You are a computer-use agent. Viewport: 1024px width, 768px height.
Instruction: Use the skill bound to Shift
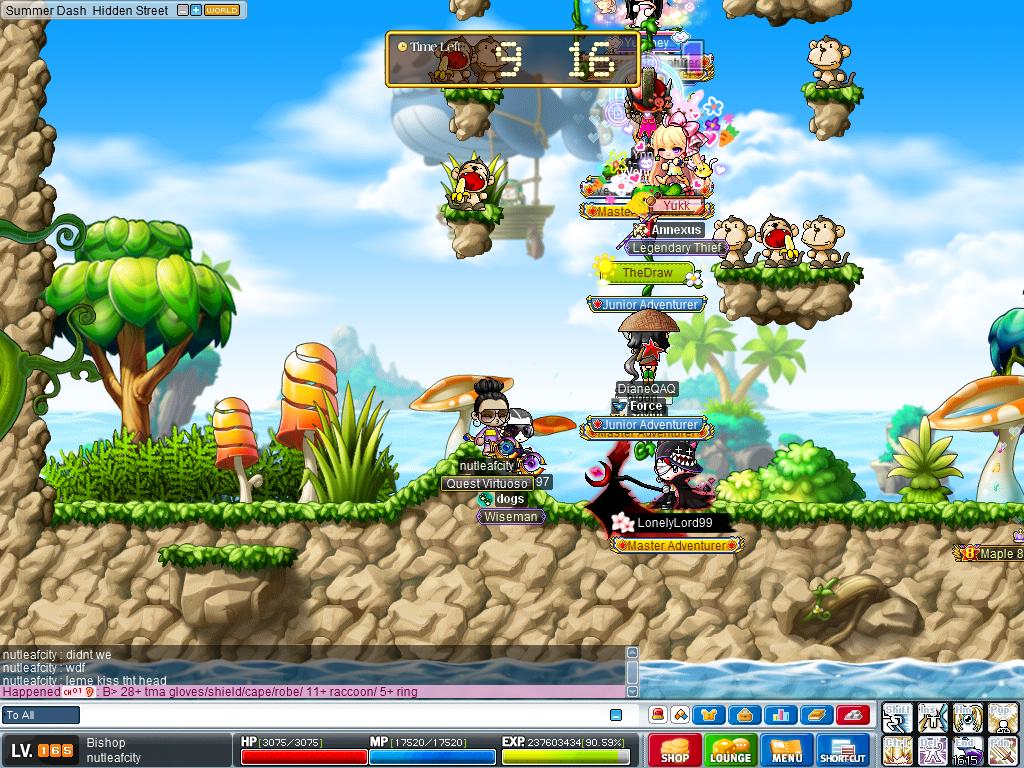897,717
